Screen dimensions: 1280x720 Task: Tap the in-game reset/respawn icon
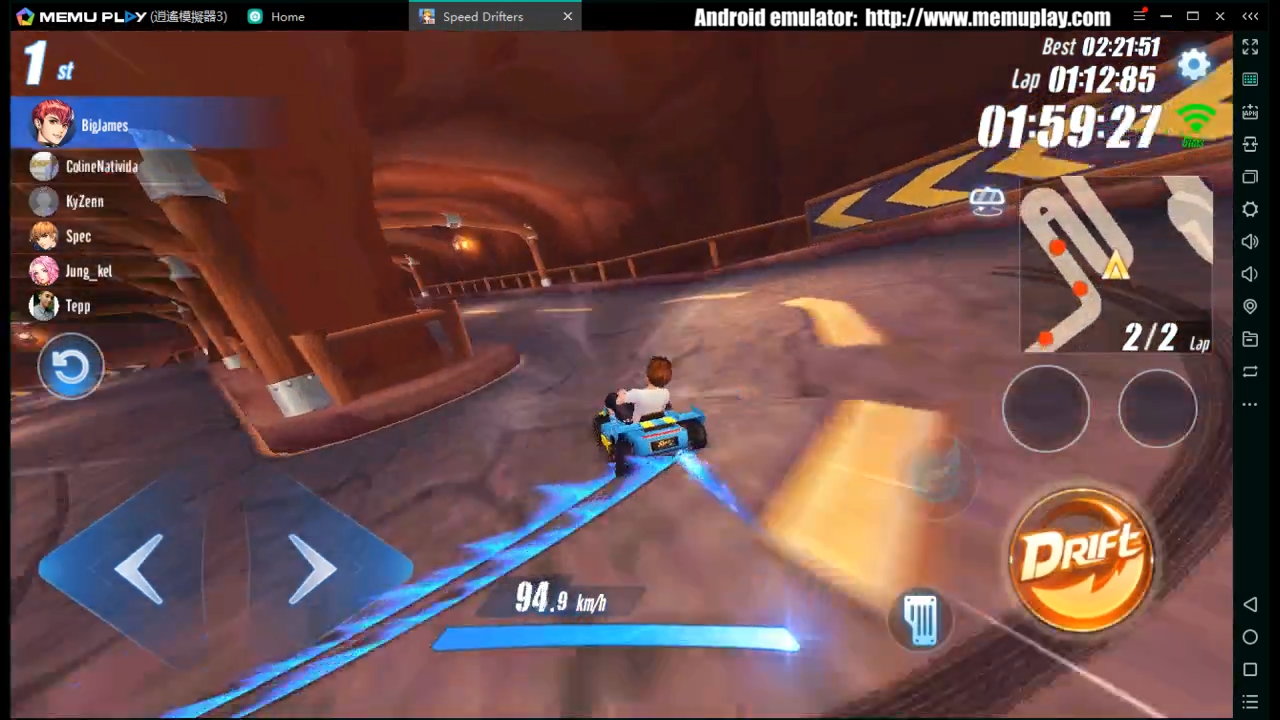(x=70, y=367)
